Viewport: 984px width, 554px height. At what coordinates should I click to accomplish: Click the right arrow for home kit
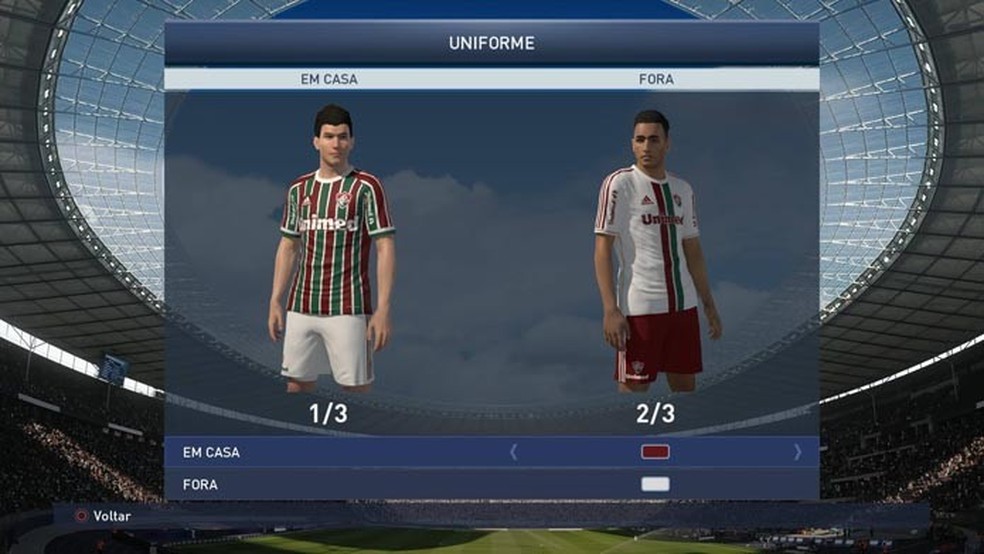pyautogui.click(x=797, y=452)
